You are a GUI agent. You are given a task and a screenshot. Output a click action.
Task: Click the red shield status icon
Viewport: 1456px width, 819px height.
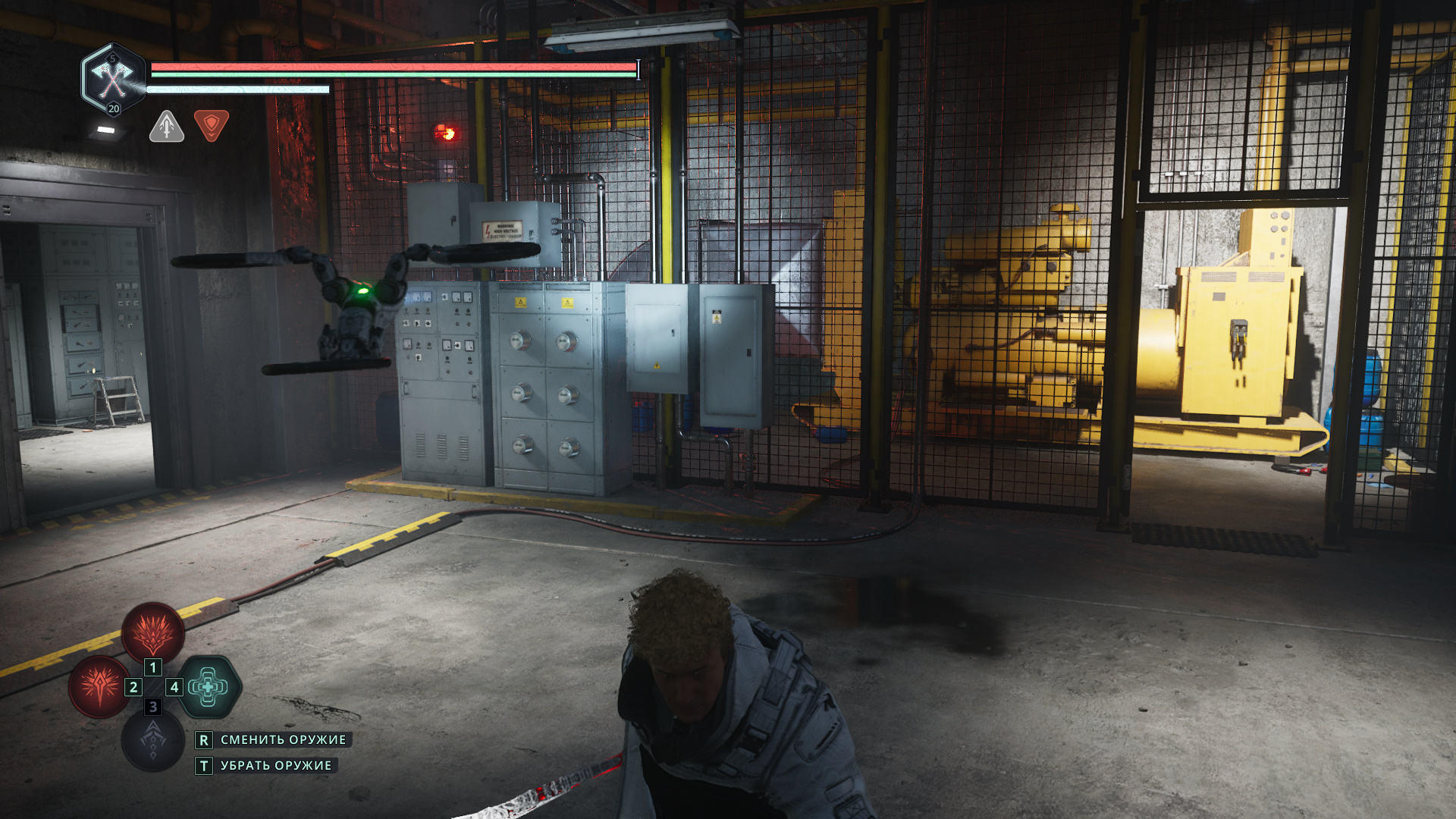pos(212,125)
